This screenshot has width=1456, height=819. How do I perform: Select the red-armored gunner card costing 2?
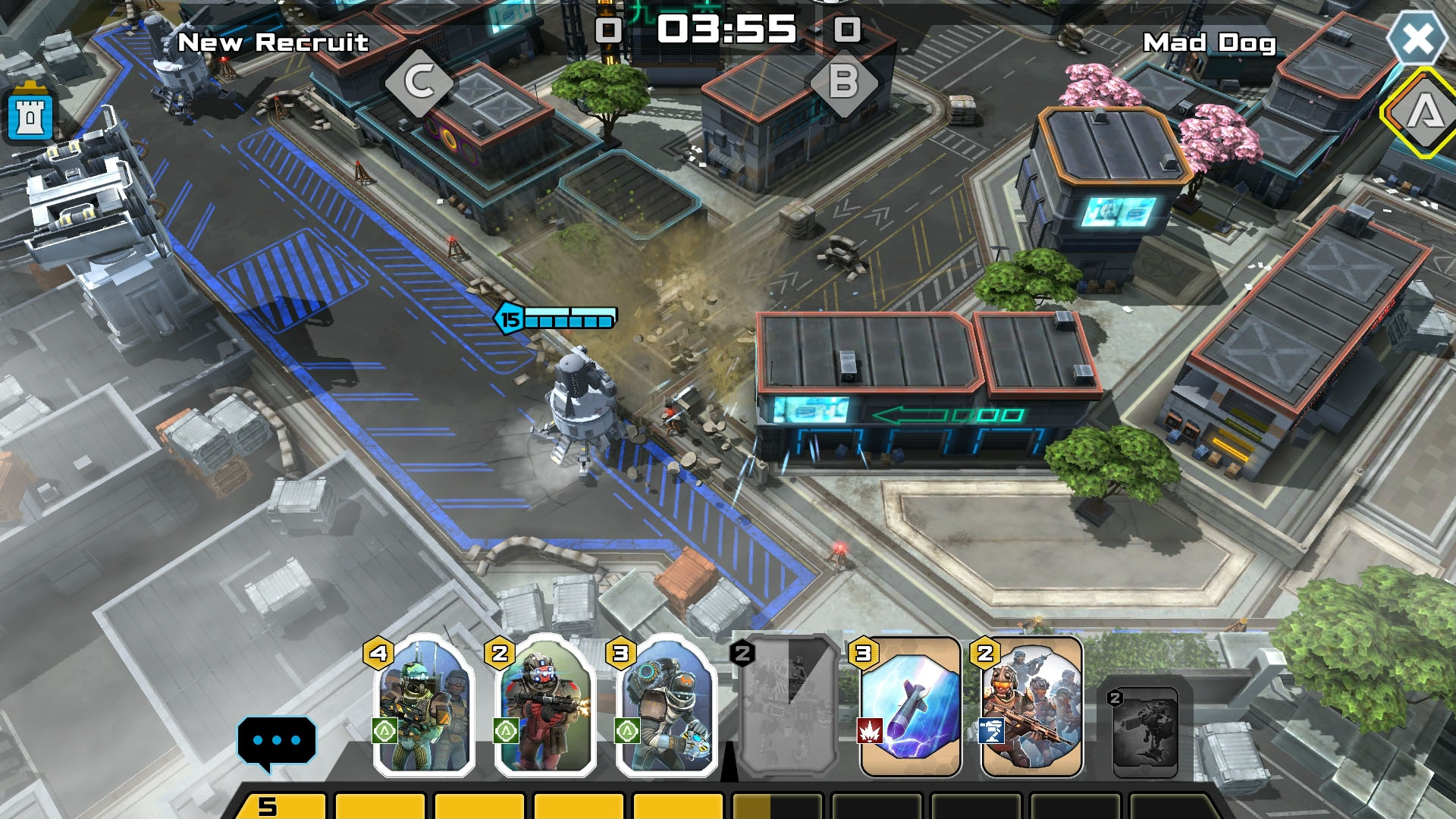544,707
